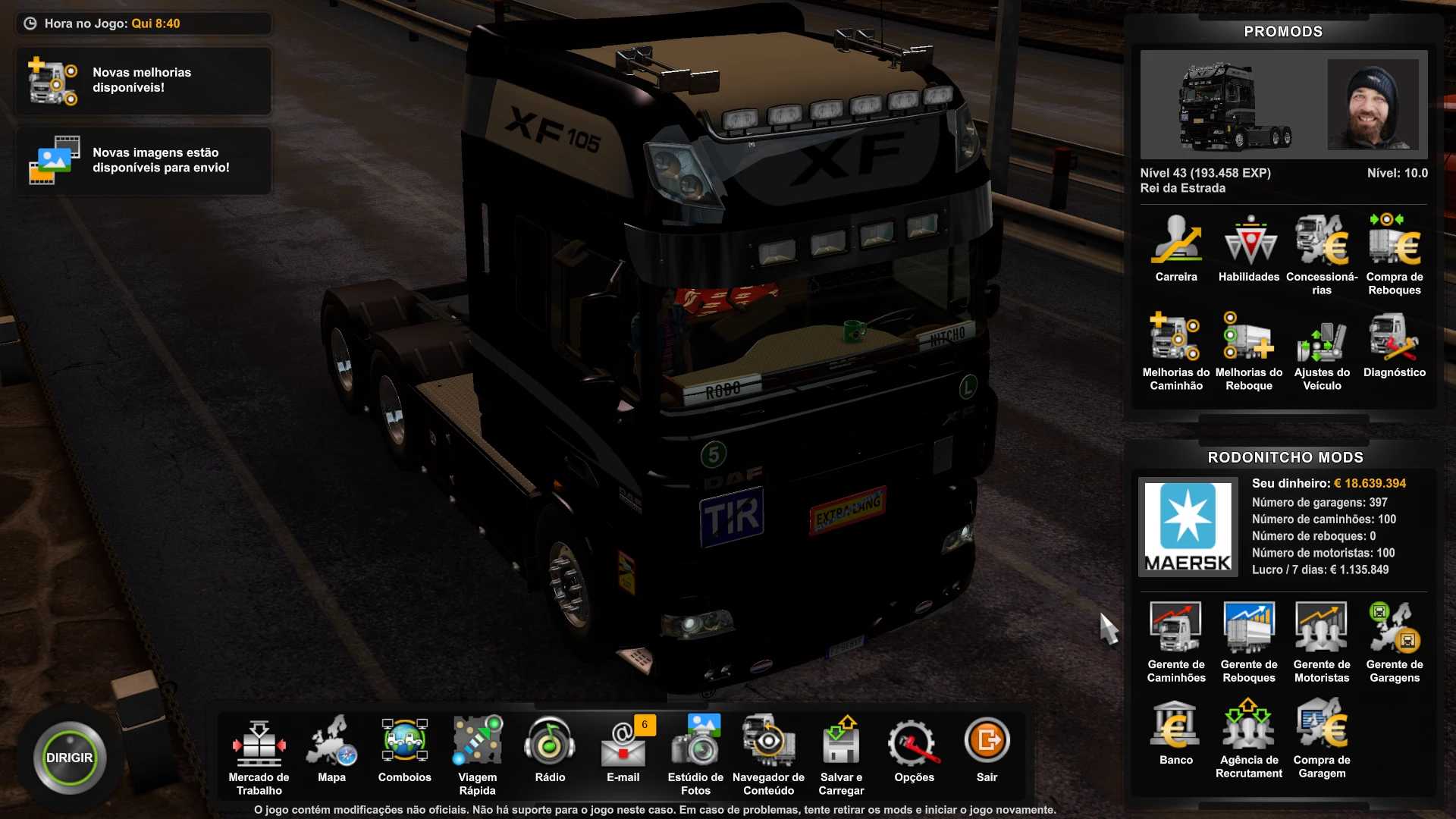The image size is (1456, 819).
Task: Open Estúdio de Fotos
Action: point(695,753)
